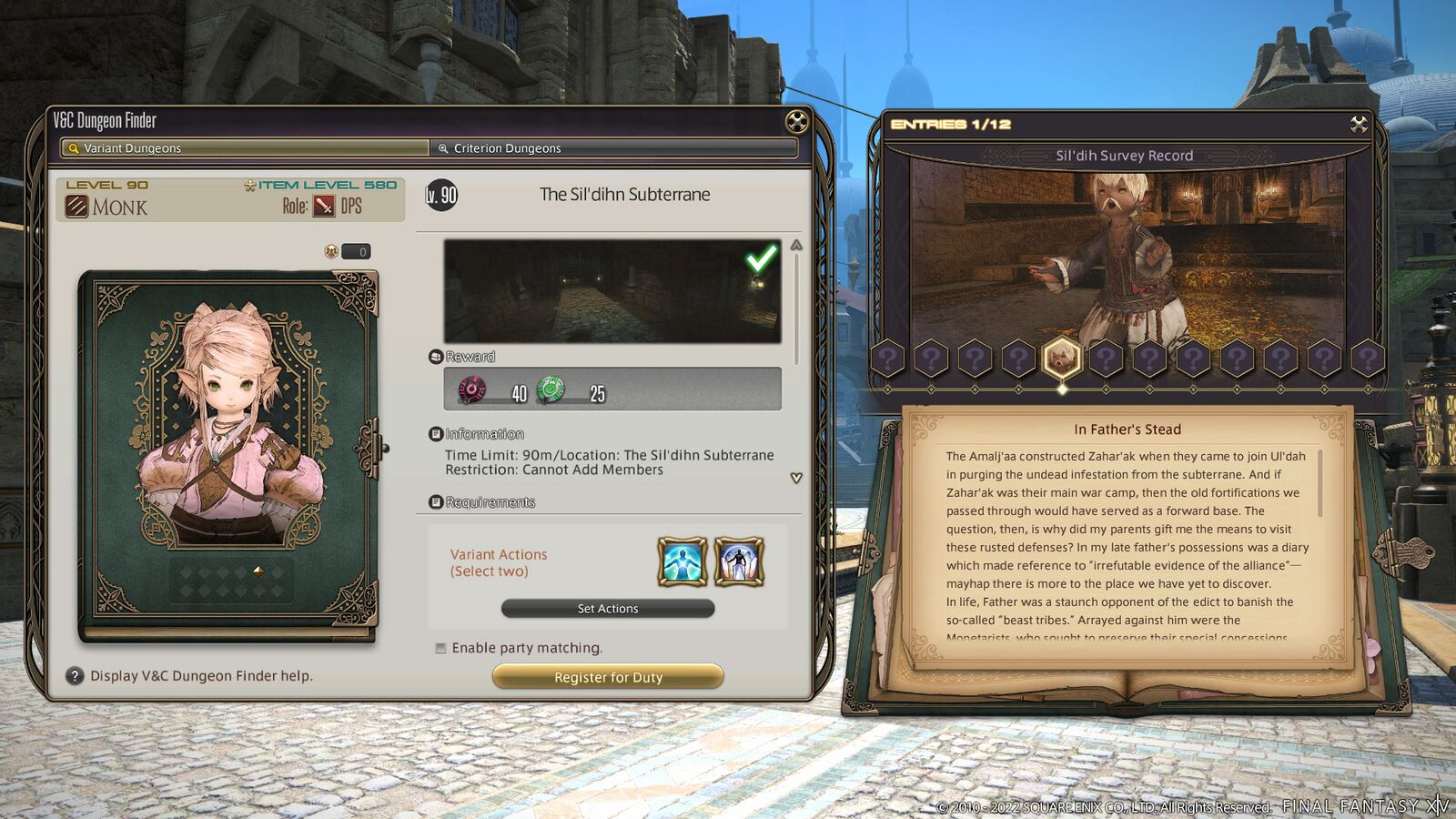Choose the winged figure variant action
Image resolution: width=1456 pixels, height=819 pixels.
[739, 561]
